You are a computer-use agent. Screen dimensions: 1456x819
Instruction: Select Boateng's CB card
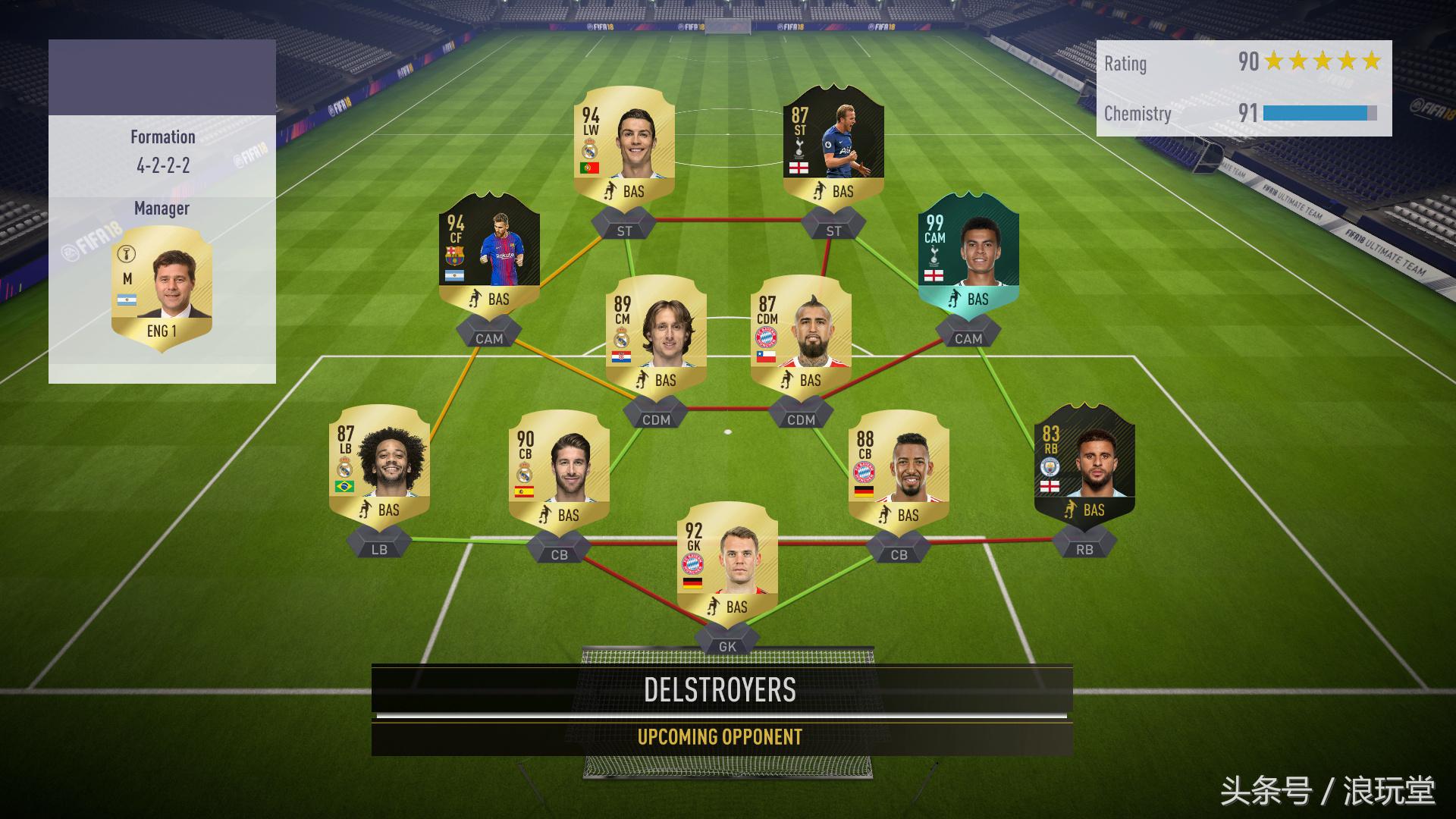point(901,466)
